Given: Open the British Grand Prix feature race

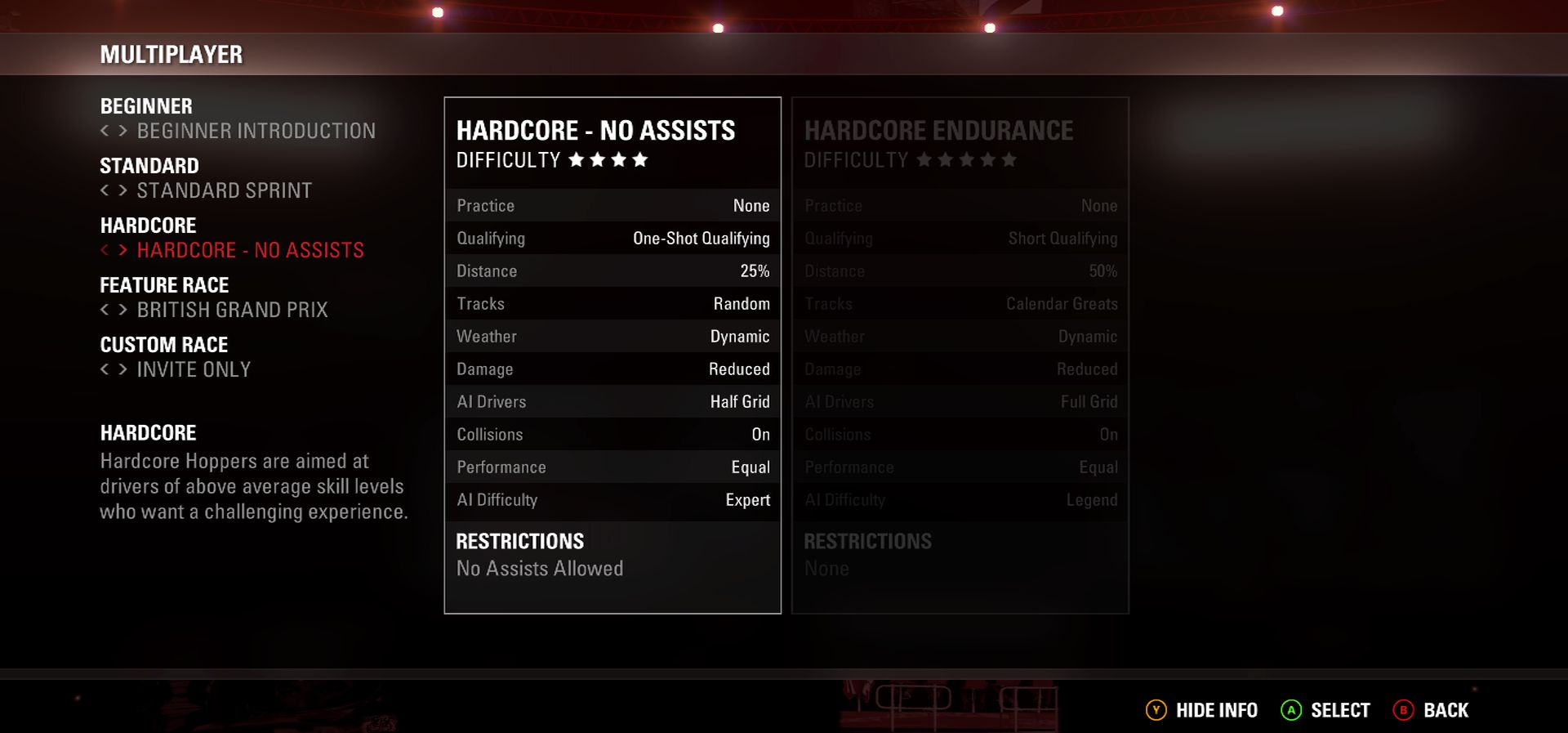Looking at the screenshot, I should click(232, 310).
